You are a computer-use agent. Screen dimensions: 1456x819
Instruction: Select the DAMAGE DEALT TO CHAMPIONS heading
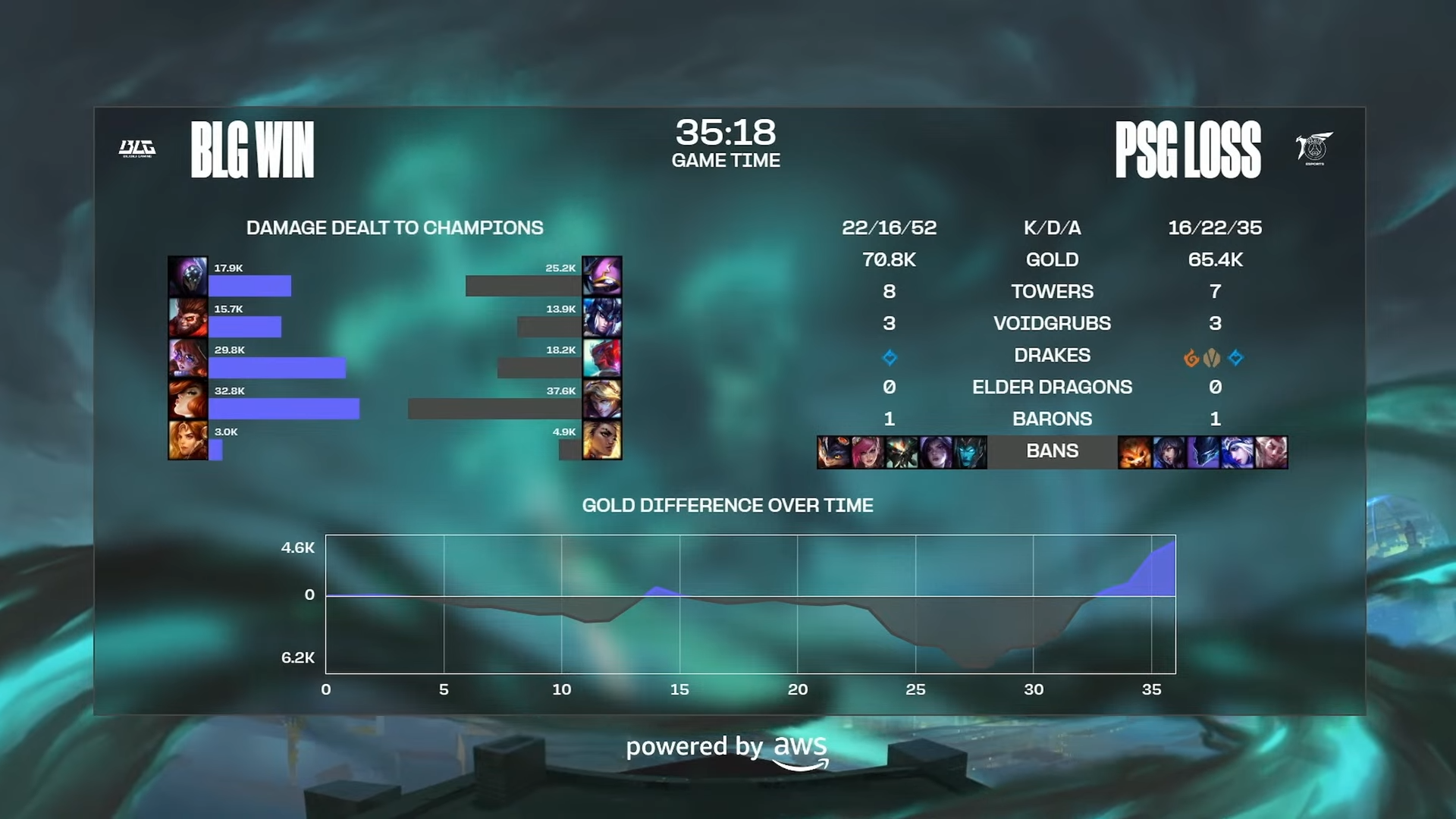(x=394, y=227)
